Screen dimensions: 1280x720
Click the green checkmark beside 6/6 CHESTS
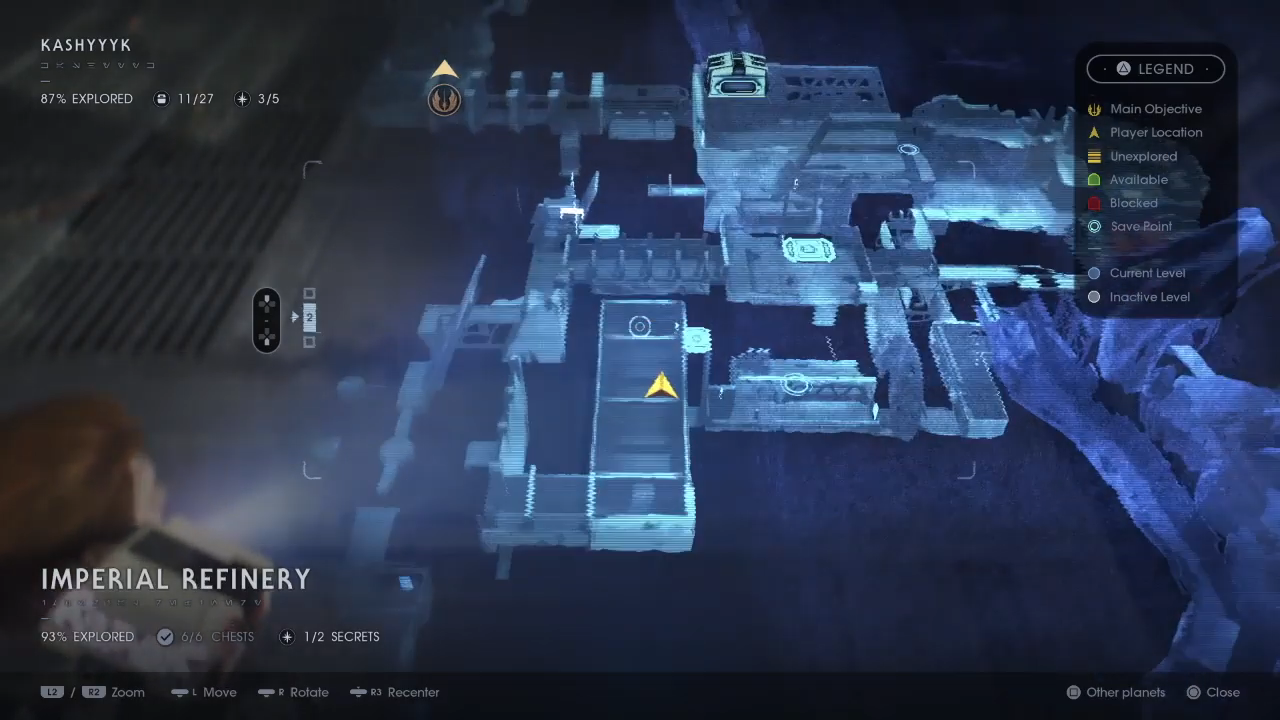point(165,636)
